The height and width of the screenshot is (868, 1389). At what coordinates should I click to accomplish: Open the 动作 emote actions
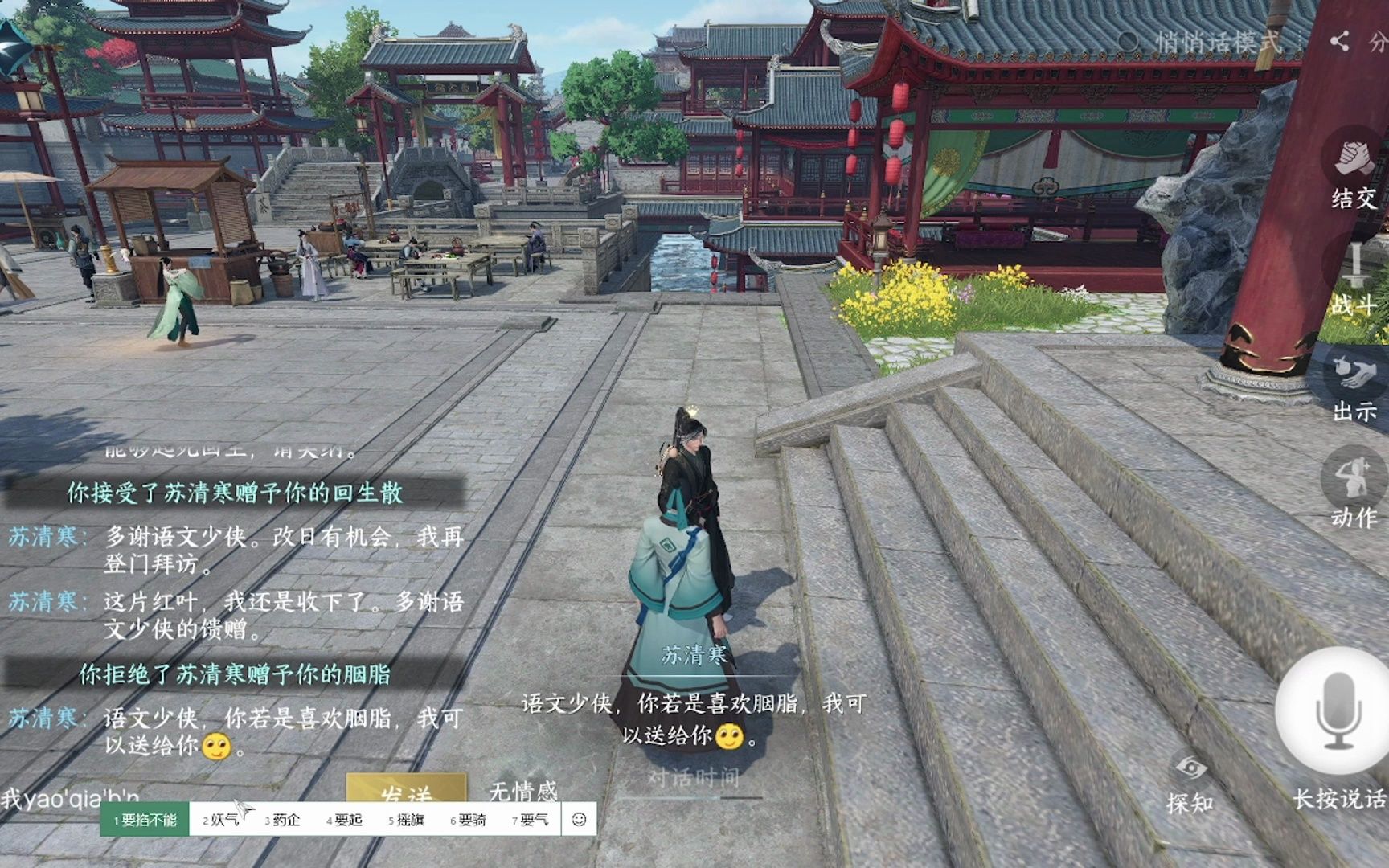pos(1354,492)
